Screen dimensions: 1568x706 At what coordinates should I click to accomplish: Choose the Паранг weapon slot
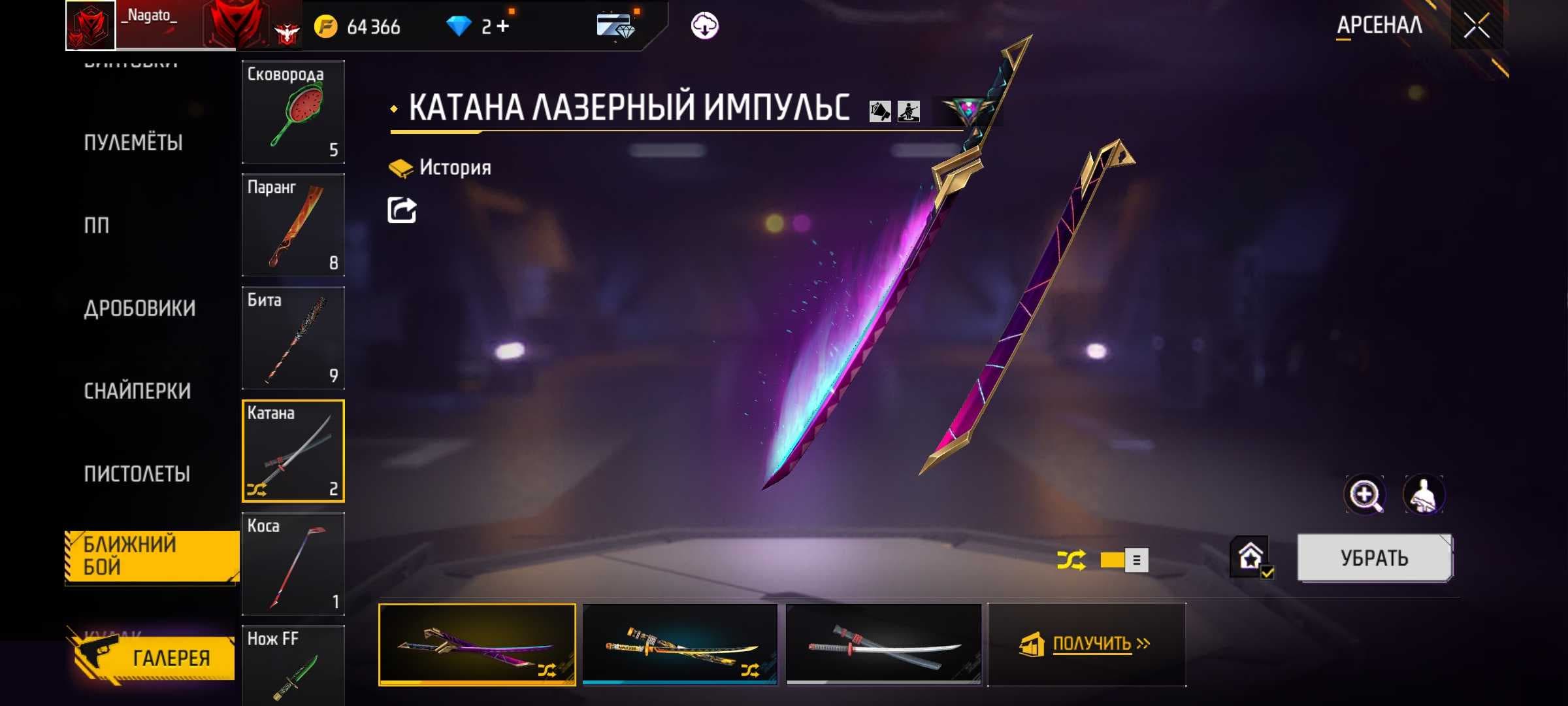[293, 225]
